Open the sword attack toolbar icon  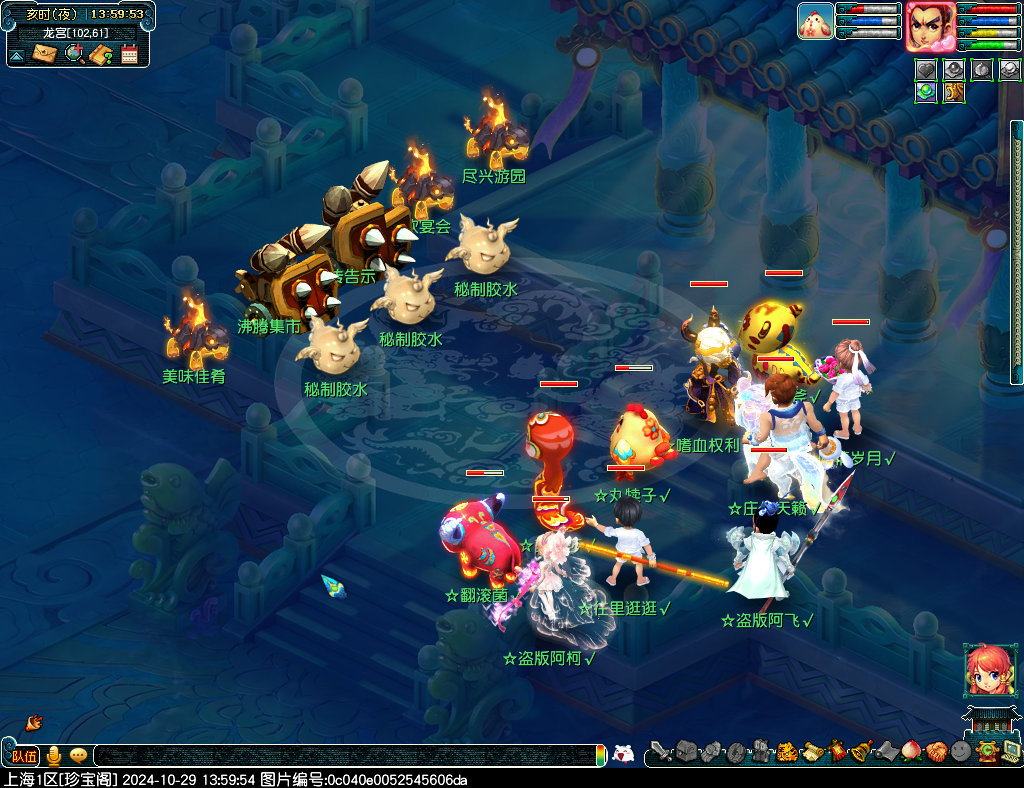click(660, 750)
